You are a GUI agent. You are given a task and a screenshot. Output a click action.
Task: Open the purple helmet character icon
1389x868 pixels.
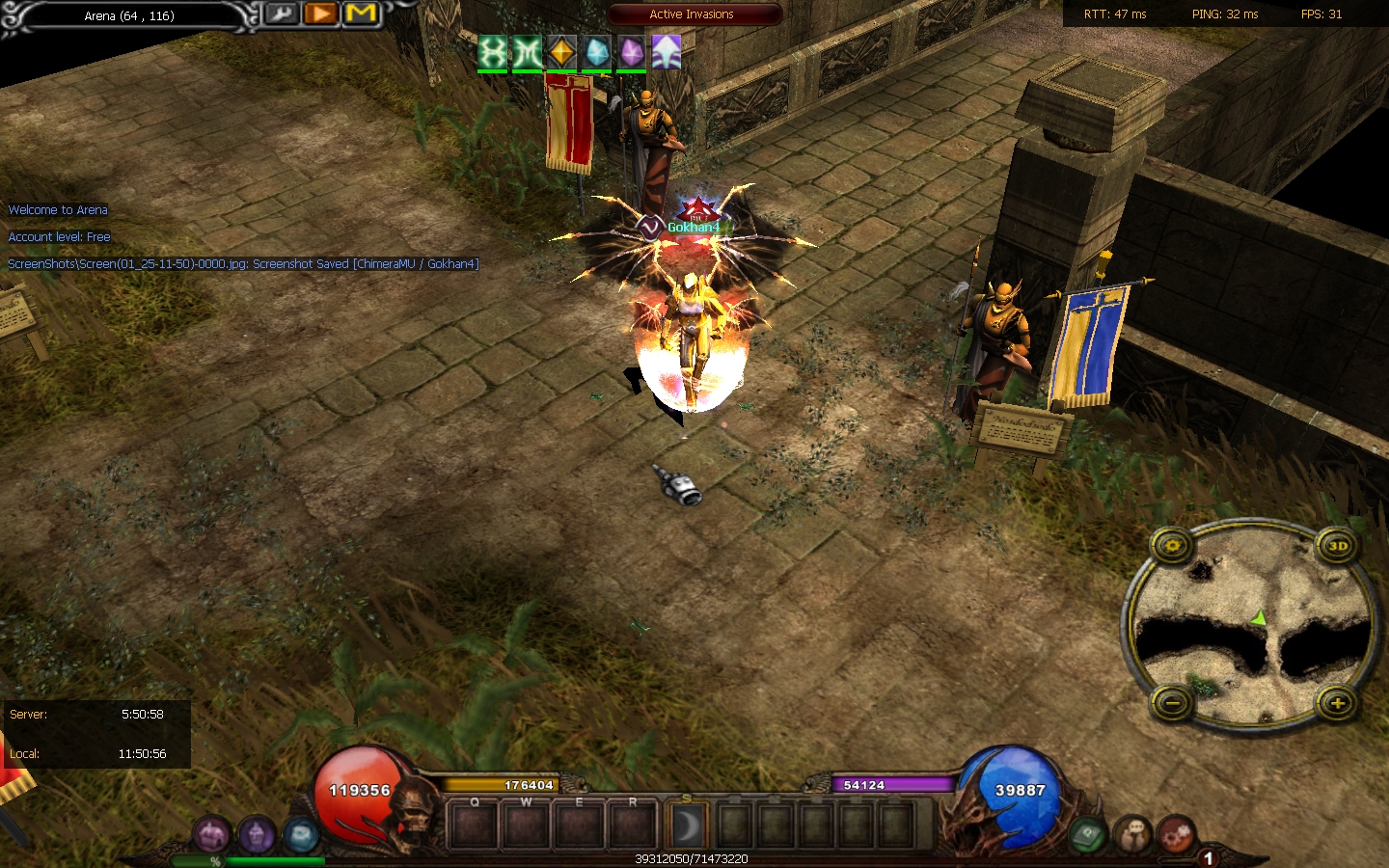click(x=257, y=835)
